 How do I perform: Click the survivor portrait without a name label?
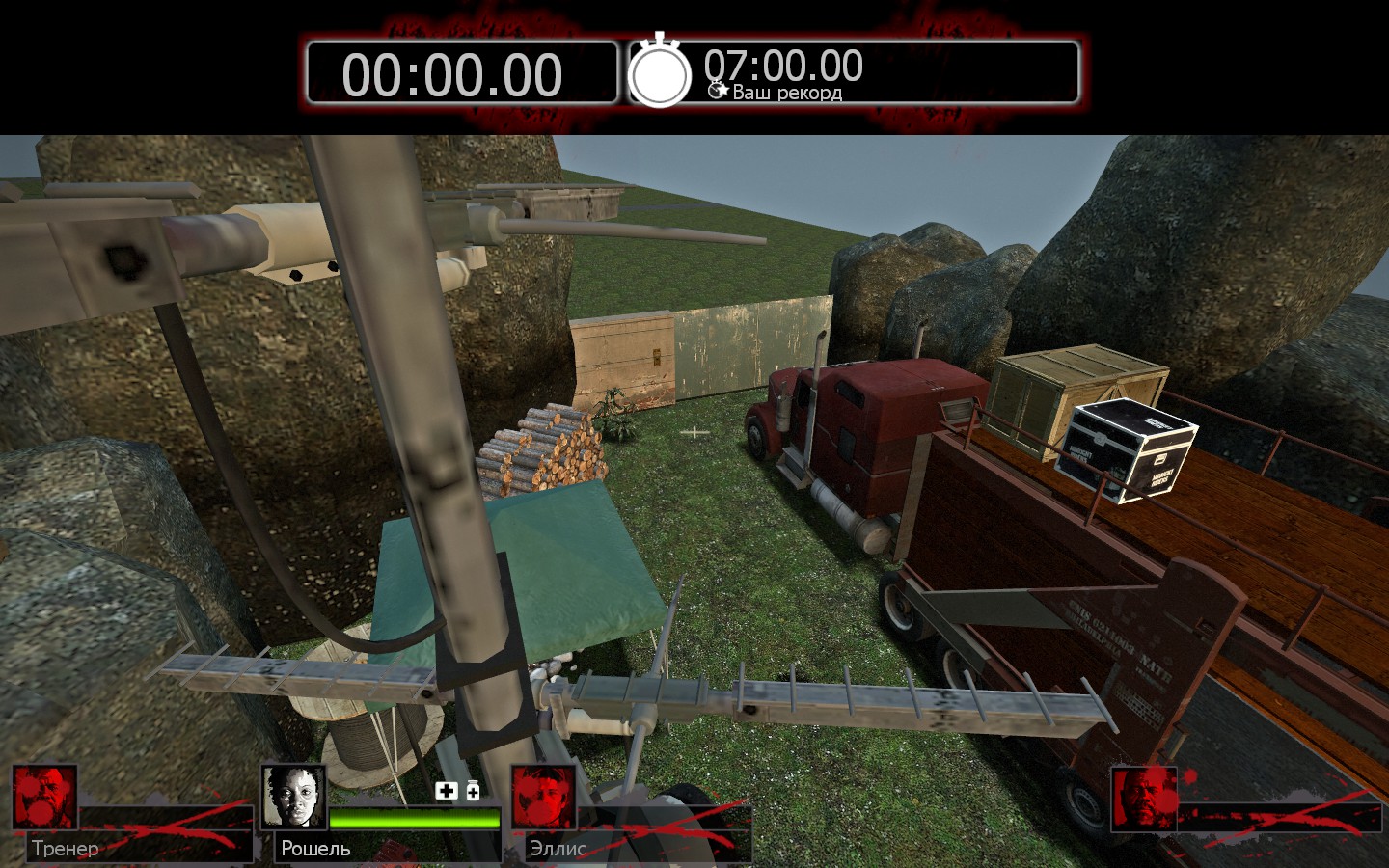pos(1144,798)
